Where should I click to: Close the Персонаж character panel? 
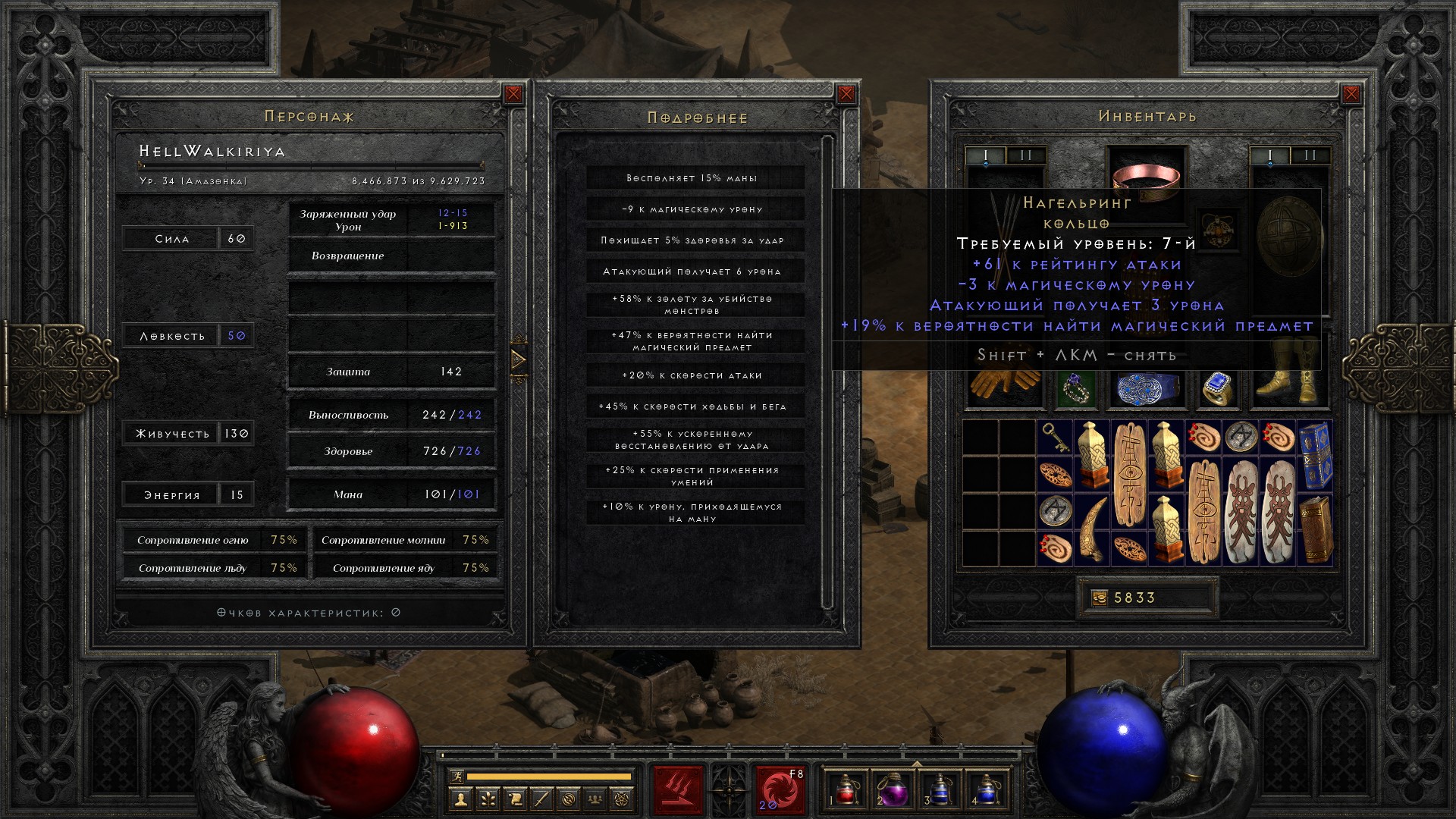pos(513,94)
